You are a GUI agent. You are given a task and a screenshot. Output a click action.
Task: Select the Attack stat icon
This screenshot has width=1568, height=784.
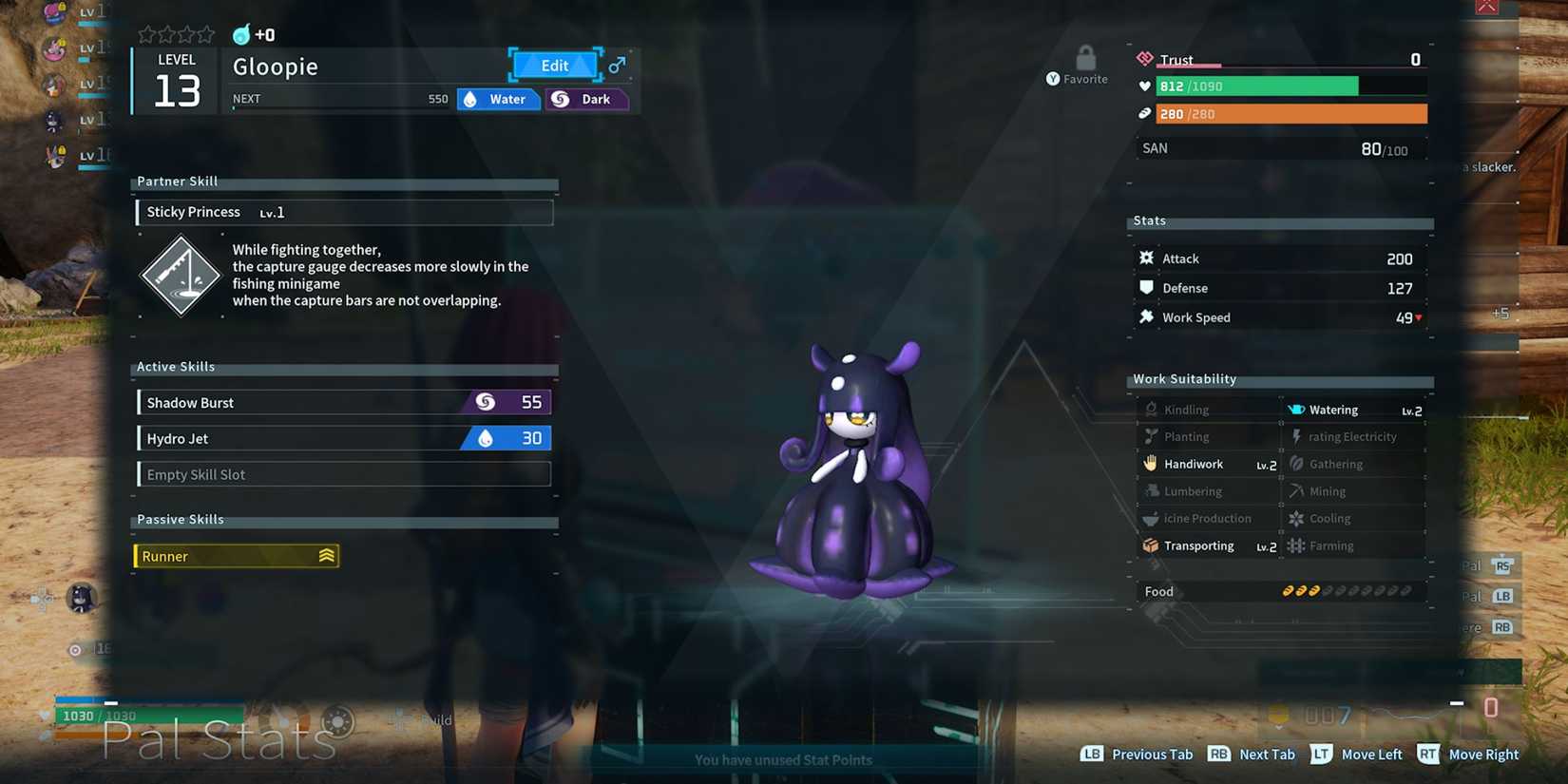1148,258
